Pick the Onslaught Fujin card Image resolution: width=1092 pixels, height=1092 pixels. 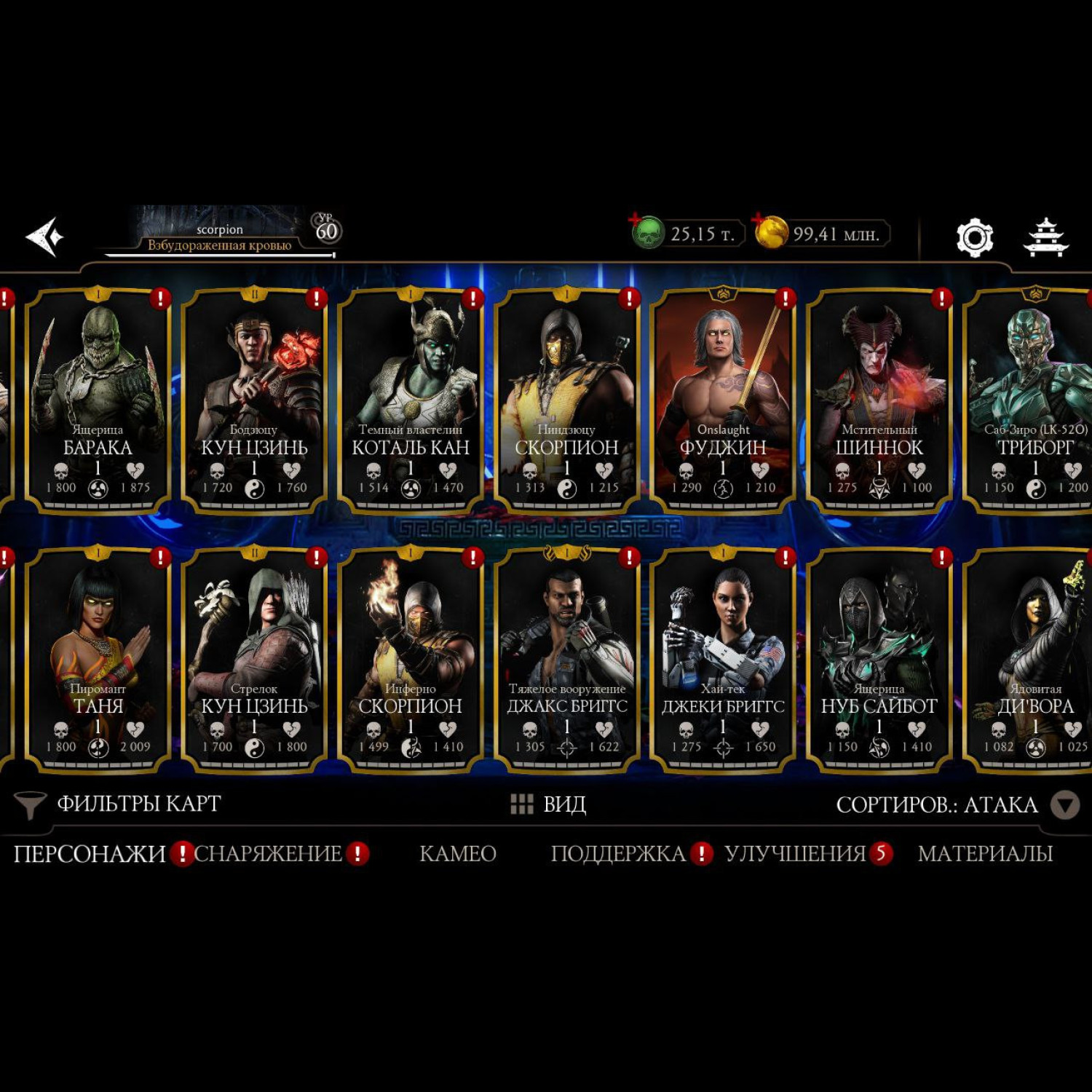[x=723, y=400]
